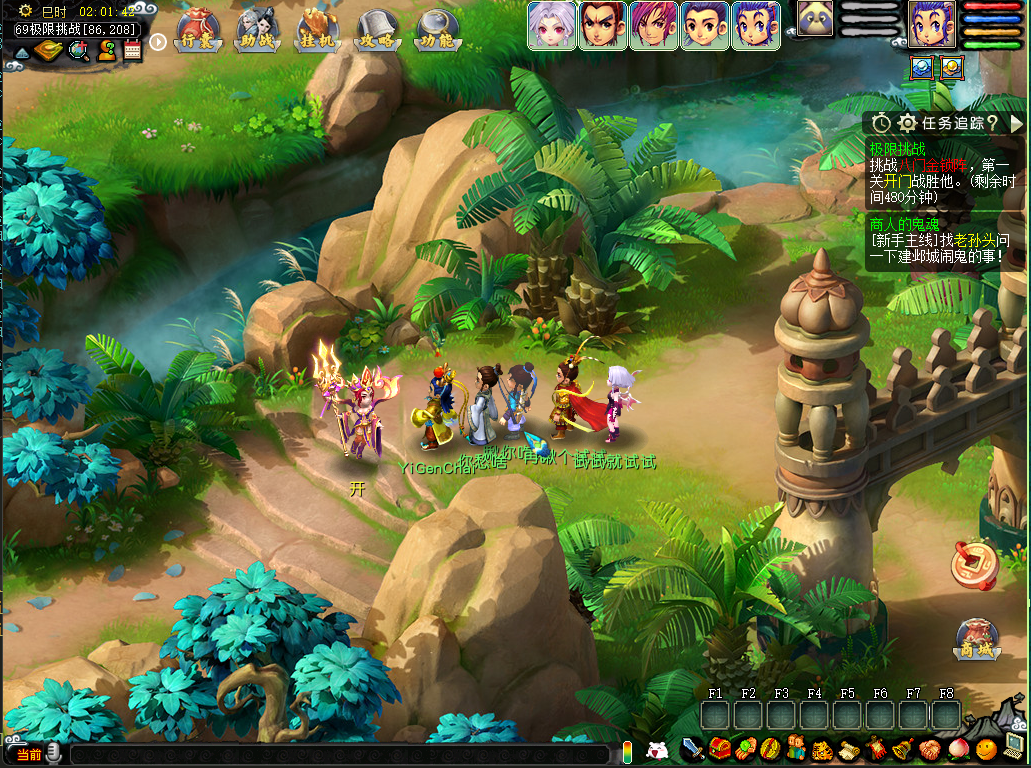Image resolution: width=1031 pixels, height=768 pixels.
Task: Open the 极限挑战 quest entry
Action: pos(897,149)
